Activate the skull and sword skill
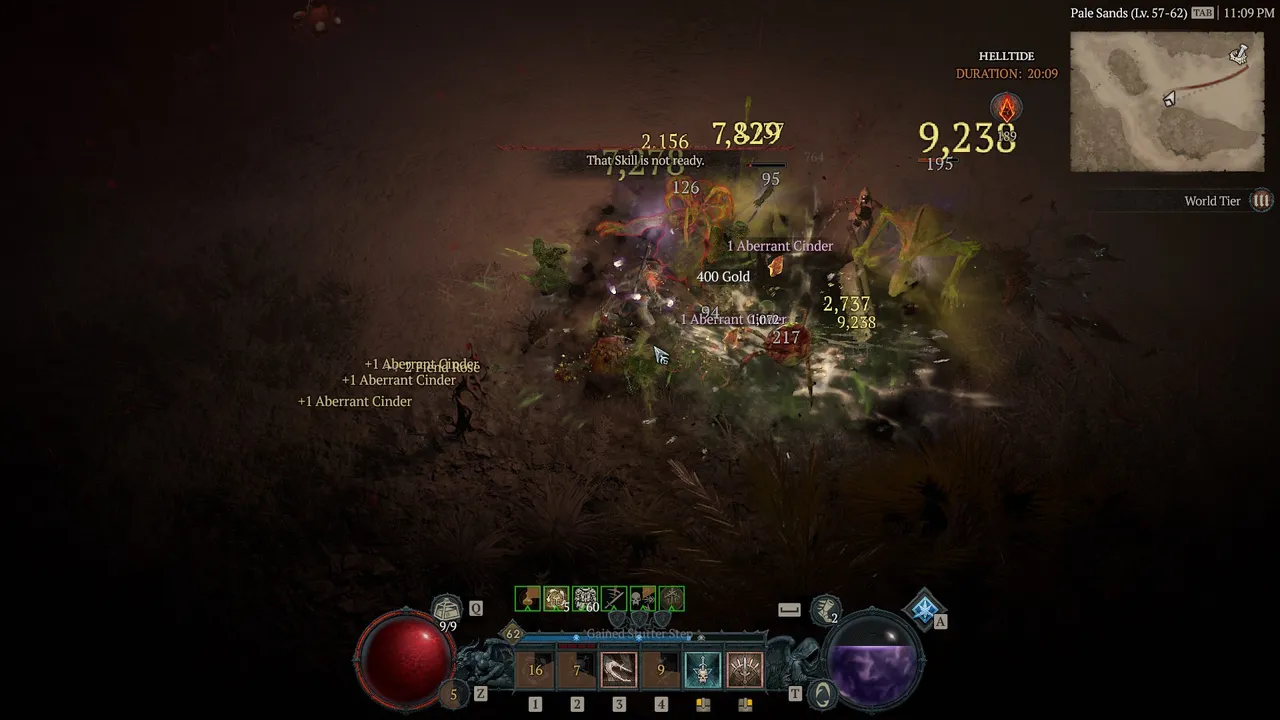Image resolution: width=1280 pixels, height=720 pixels. (702, 670)
